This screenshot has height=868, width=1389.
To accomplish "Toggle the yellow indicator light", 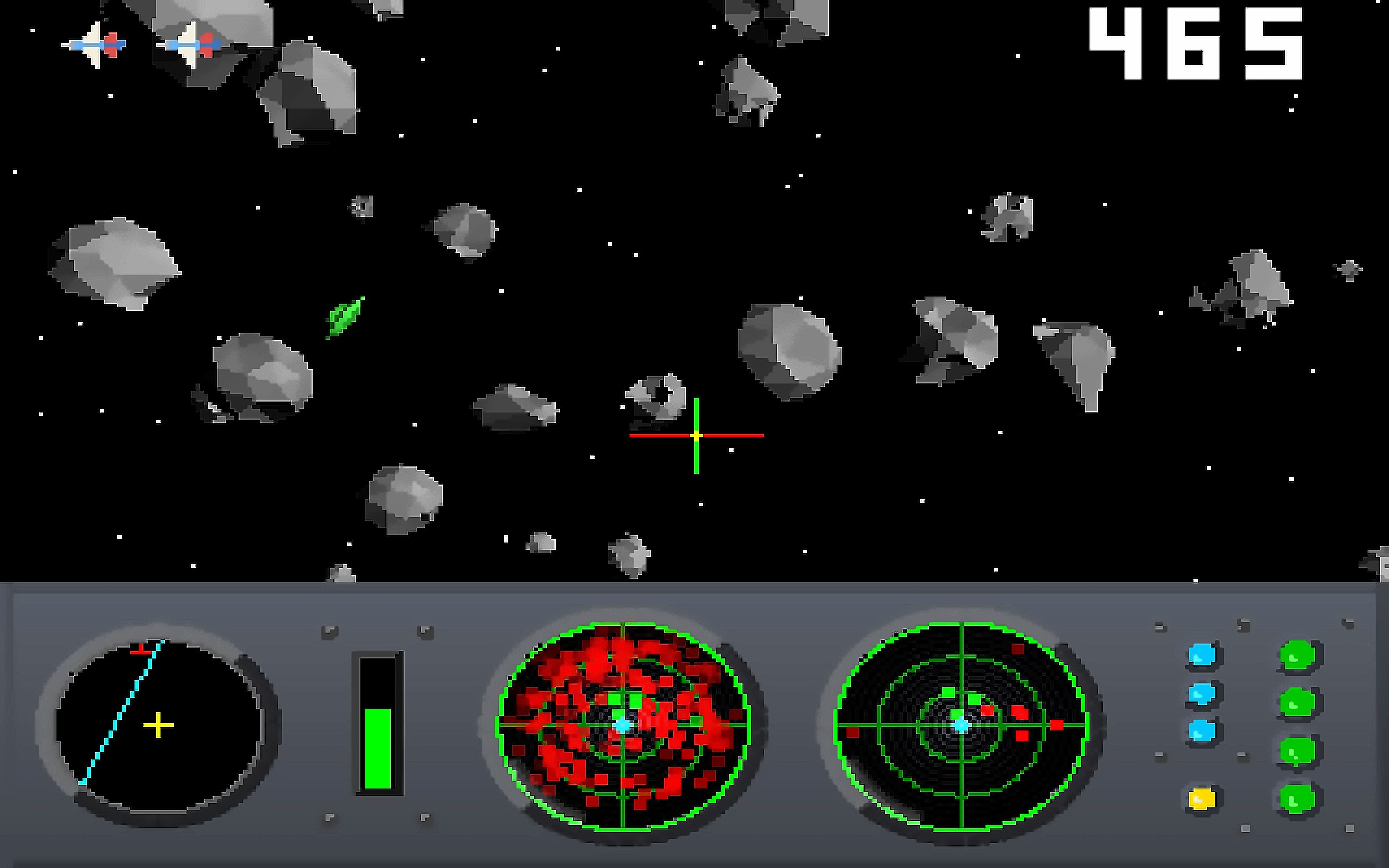I will point(1202,799).
